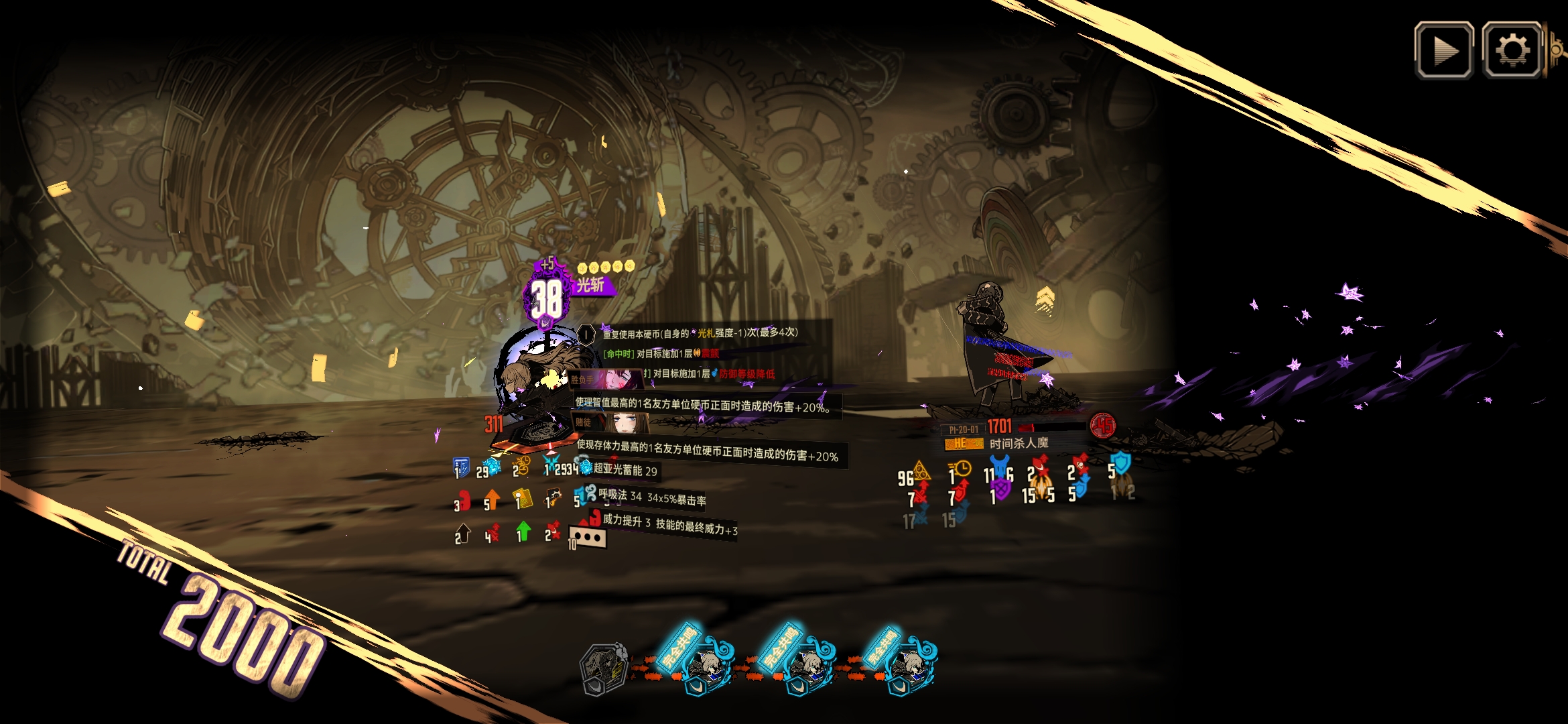Inspect the enemy's blue shield status icon
The image size is (1568, 724).
[x=1120, y=464]
